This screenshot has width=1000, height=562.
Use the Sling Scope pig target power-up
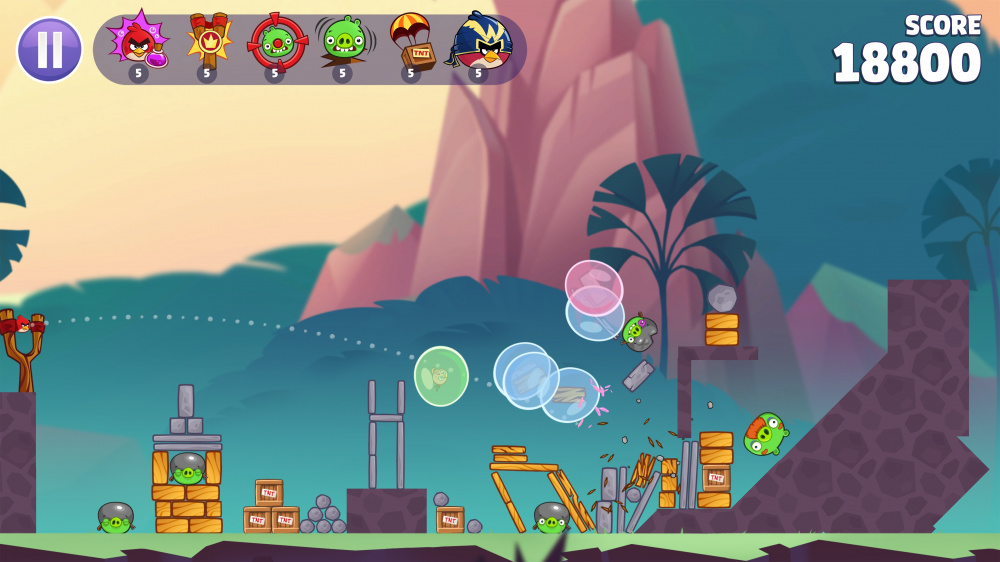[x=276, y=44]
